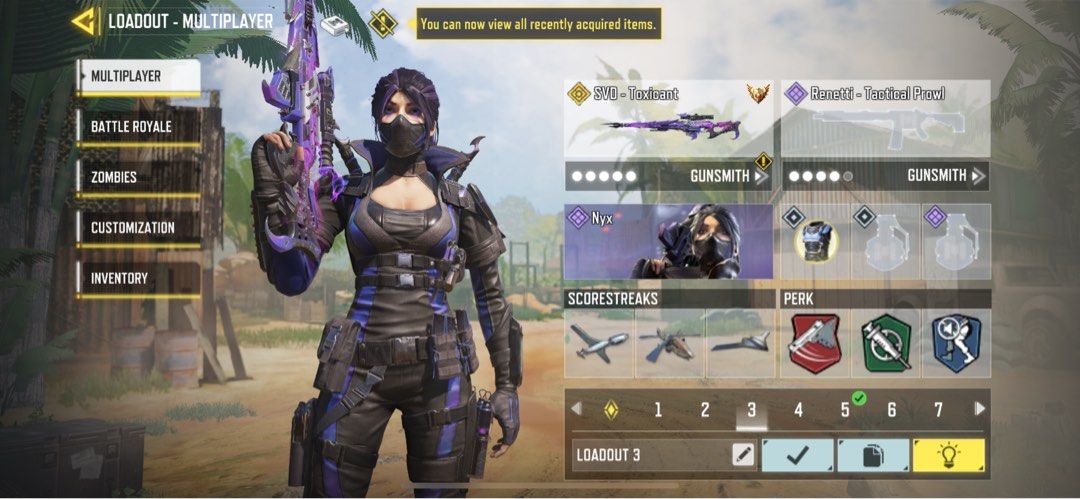Go back using the yellow arrow
Screen dimensions: 1080x499
84,21
